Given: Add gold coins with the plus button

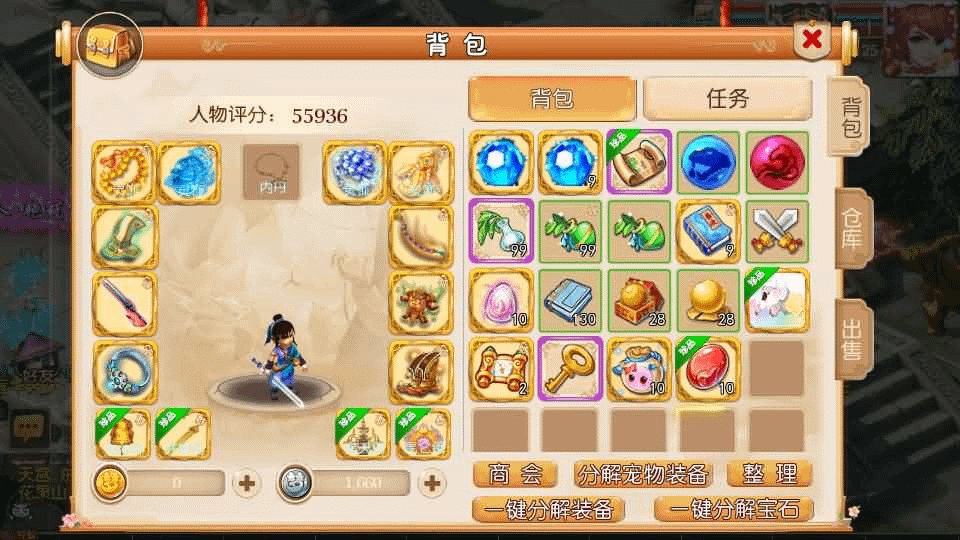Looking at the screenshot, I should pos(247,484).
